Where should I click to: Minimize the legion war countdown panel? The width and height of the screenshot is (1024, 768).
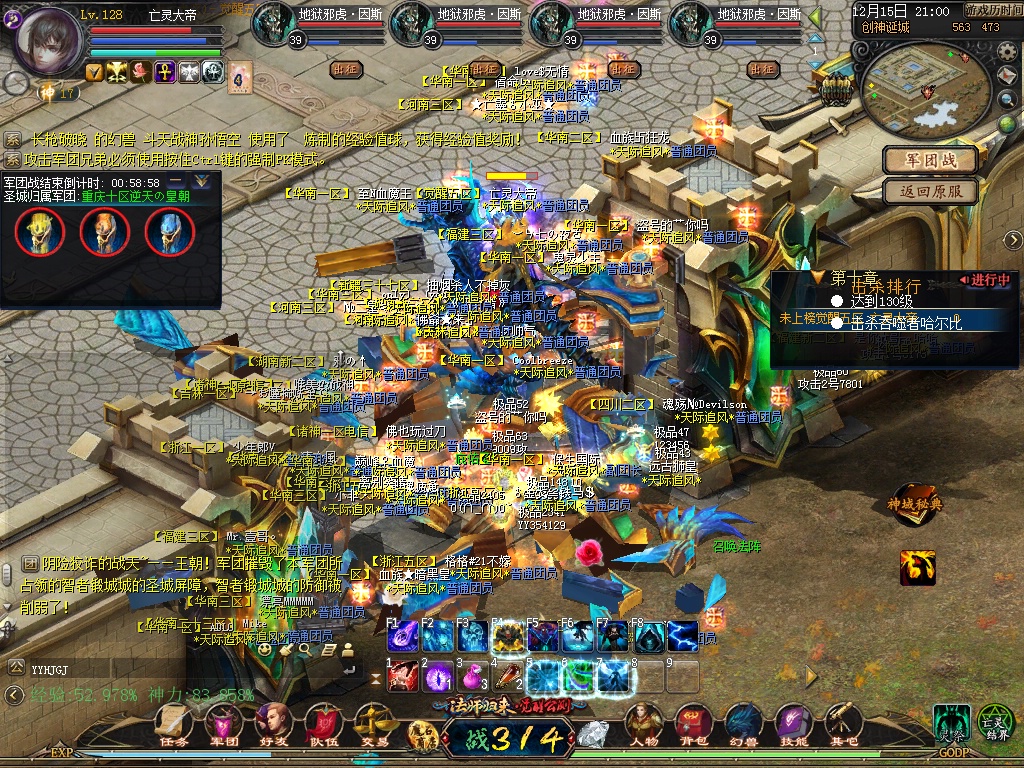pos(177,182)
